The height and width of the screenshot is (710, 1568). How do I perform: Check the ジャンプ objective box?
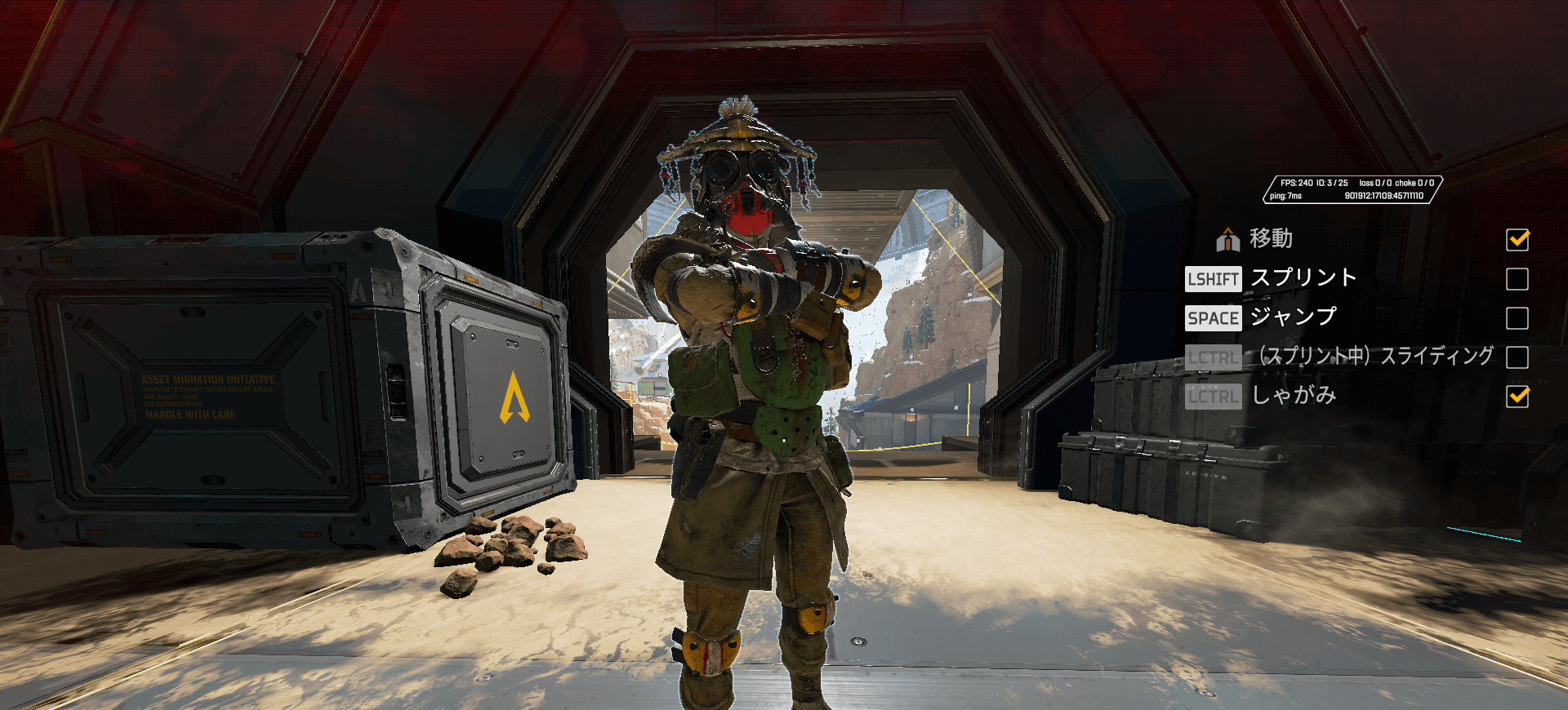(1517, 318)
